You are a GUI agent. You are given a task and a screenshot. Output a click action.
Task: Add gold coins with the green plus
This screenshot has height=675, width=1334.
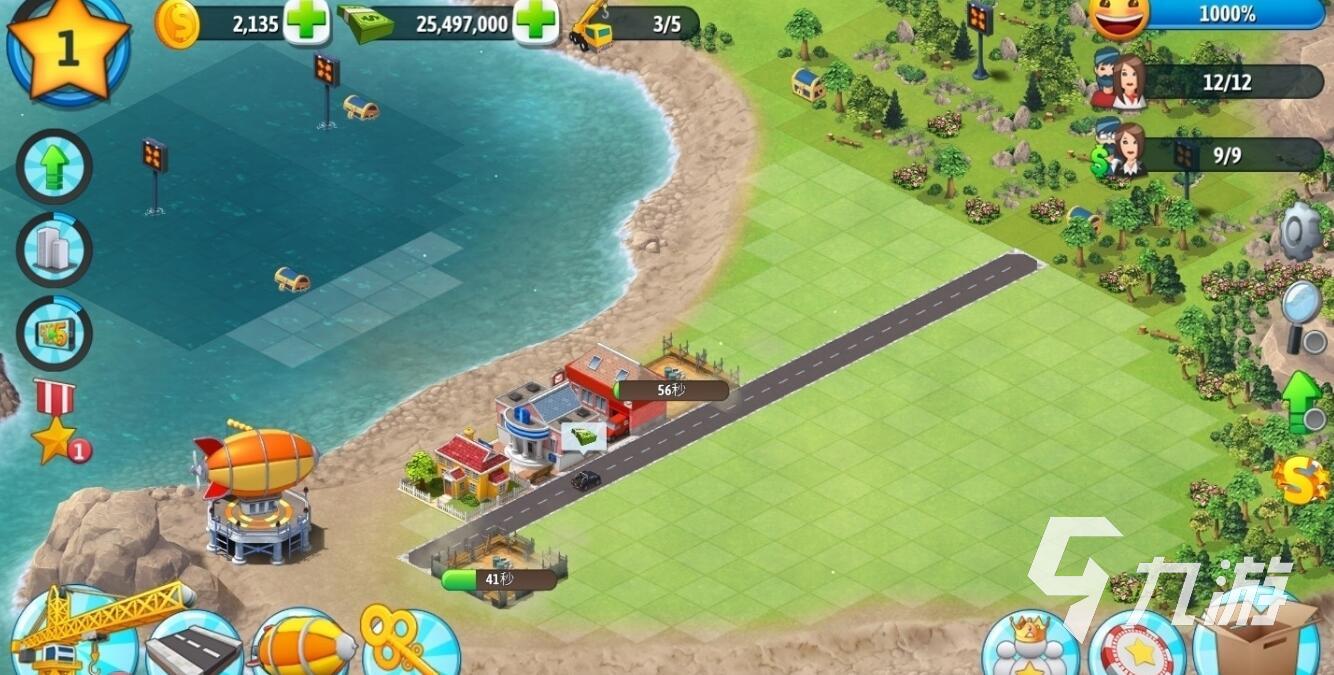(x=306, y=22)
